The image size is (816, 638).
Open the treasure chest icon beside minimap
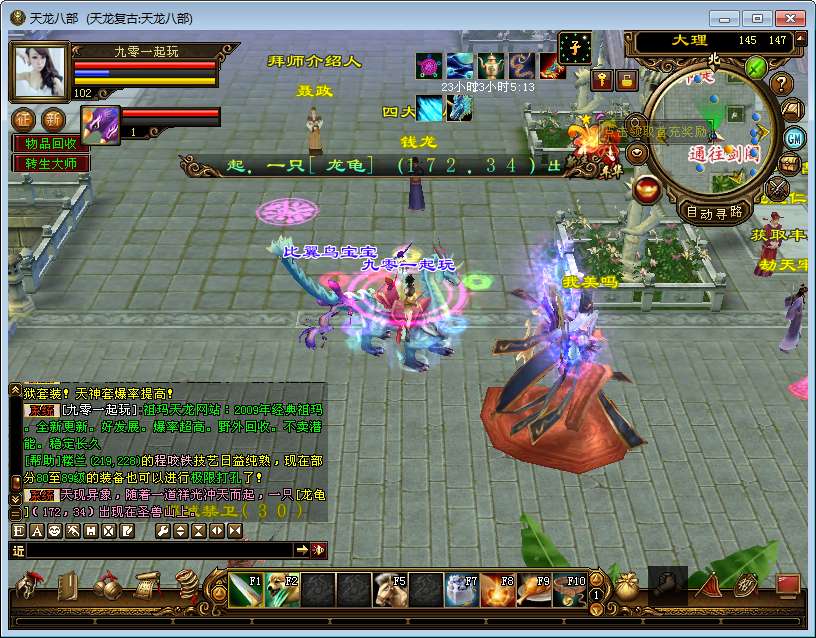[789, 164]
